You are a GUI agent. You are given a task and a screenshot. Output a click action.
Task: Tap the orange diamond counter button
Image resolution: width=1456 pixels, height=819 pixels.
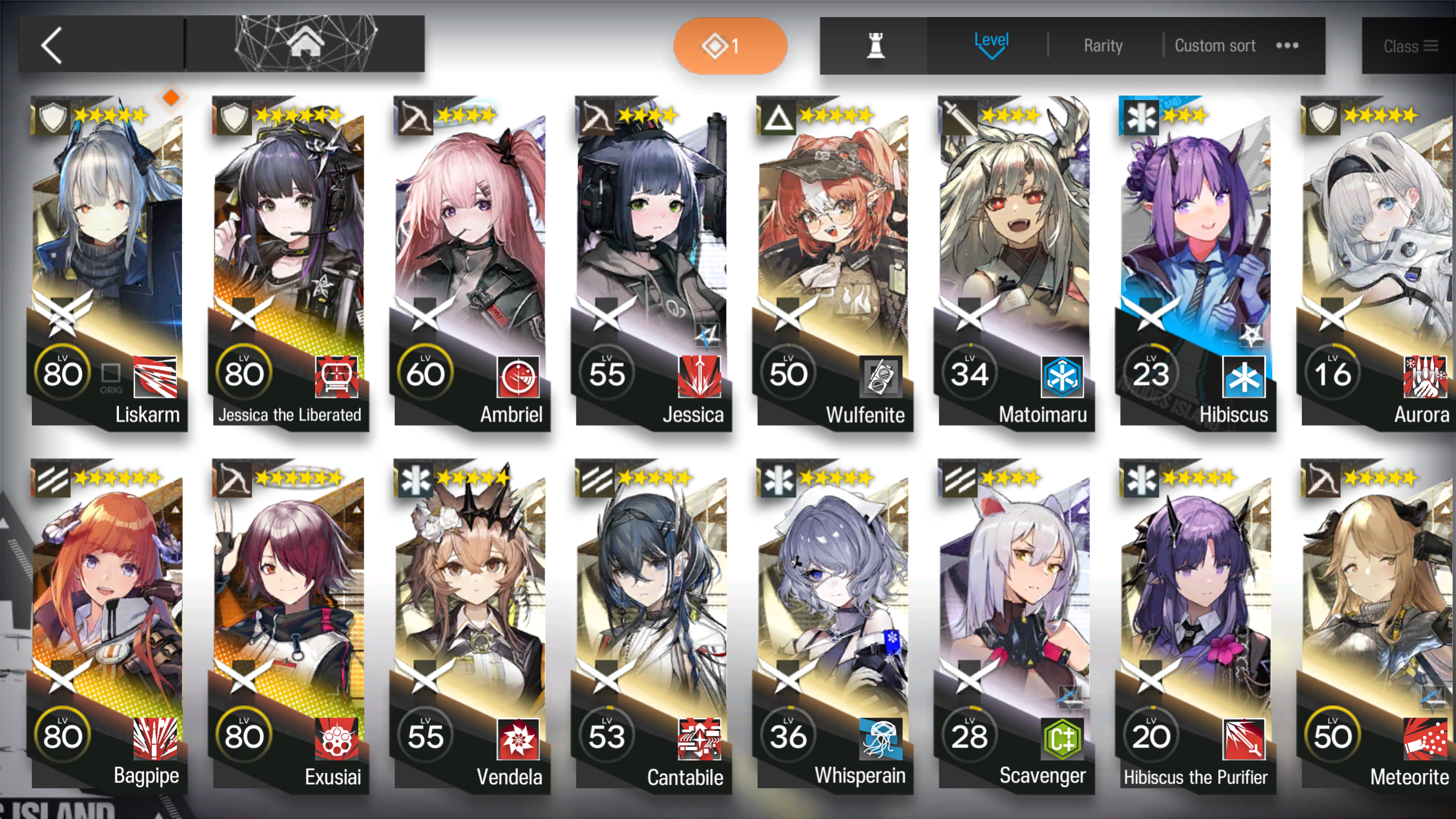click(730, 46)
